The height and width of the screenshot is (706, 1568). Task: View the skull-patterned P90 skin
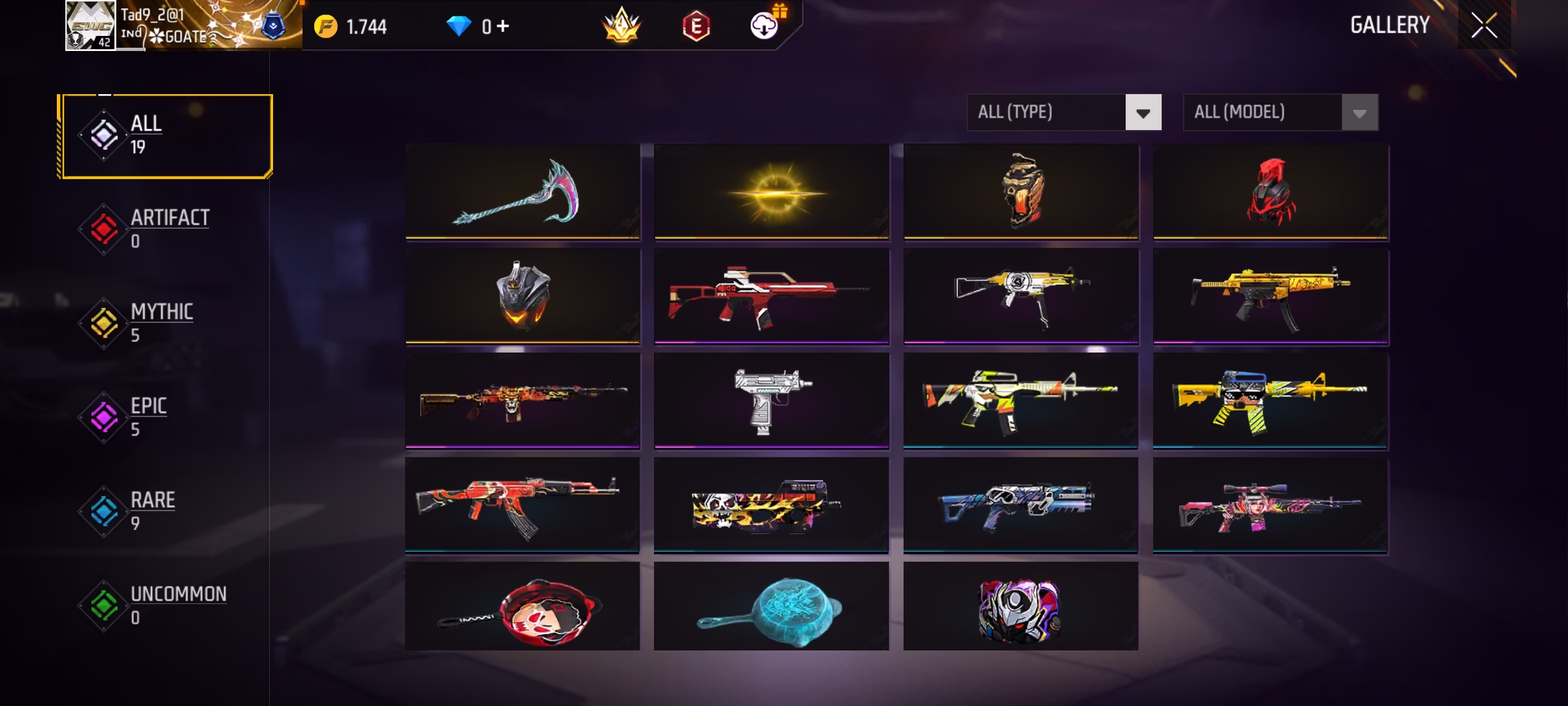click(x=772, y=505)
